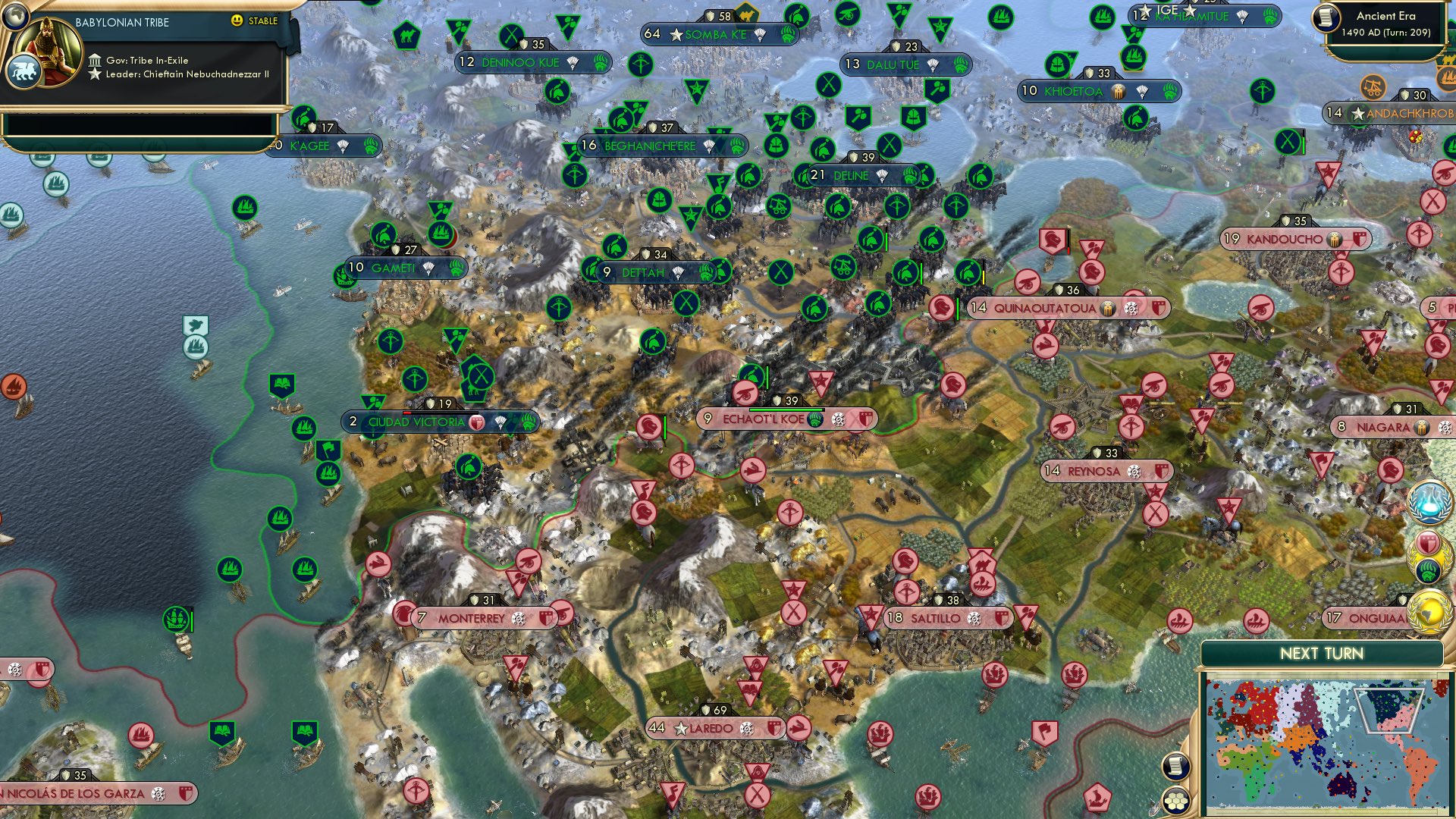Click the STABLE happiness smiley indicator

pyautogui.click(x=237, y=22)
